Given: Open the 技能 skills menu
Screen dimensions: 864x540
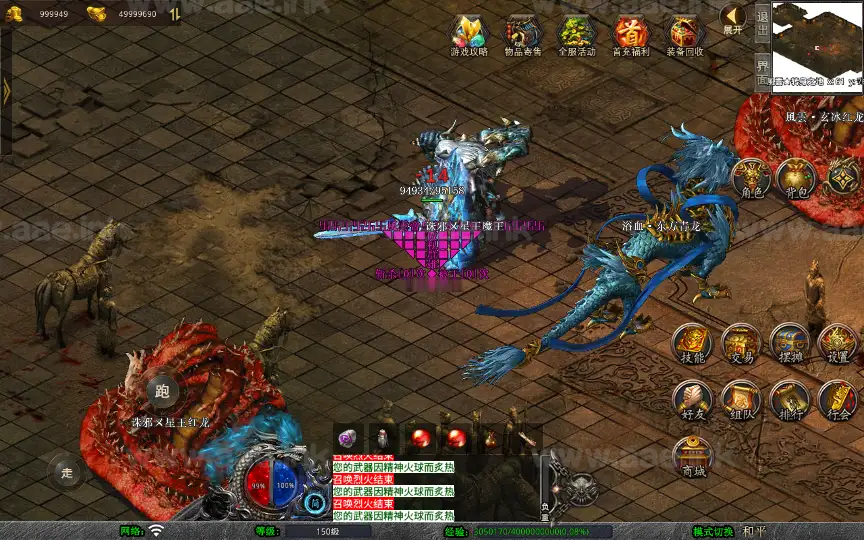Looking at the screenshot, I should tap(692, 342).
